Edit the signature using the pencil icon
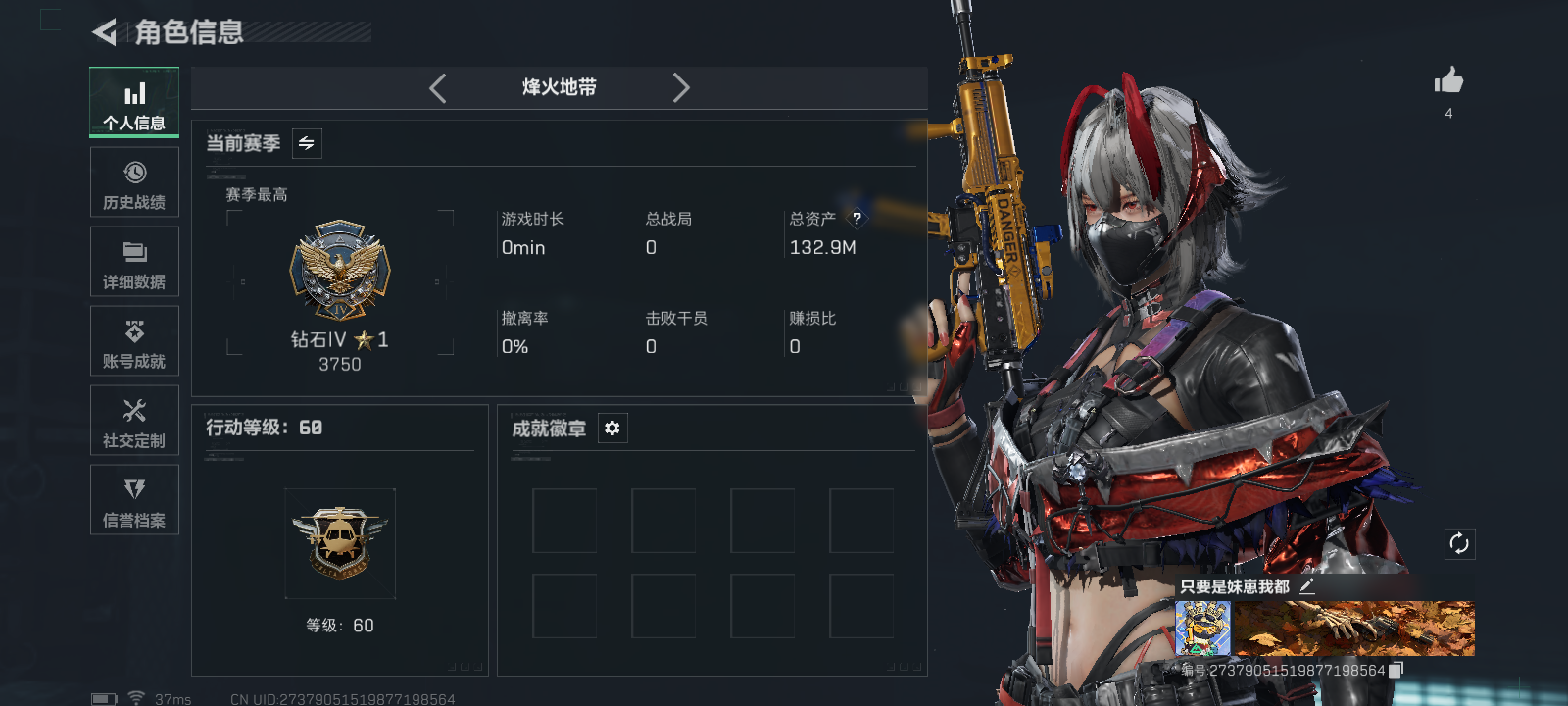This screenshot has width=1568, height=706. click(1308, 587)
